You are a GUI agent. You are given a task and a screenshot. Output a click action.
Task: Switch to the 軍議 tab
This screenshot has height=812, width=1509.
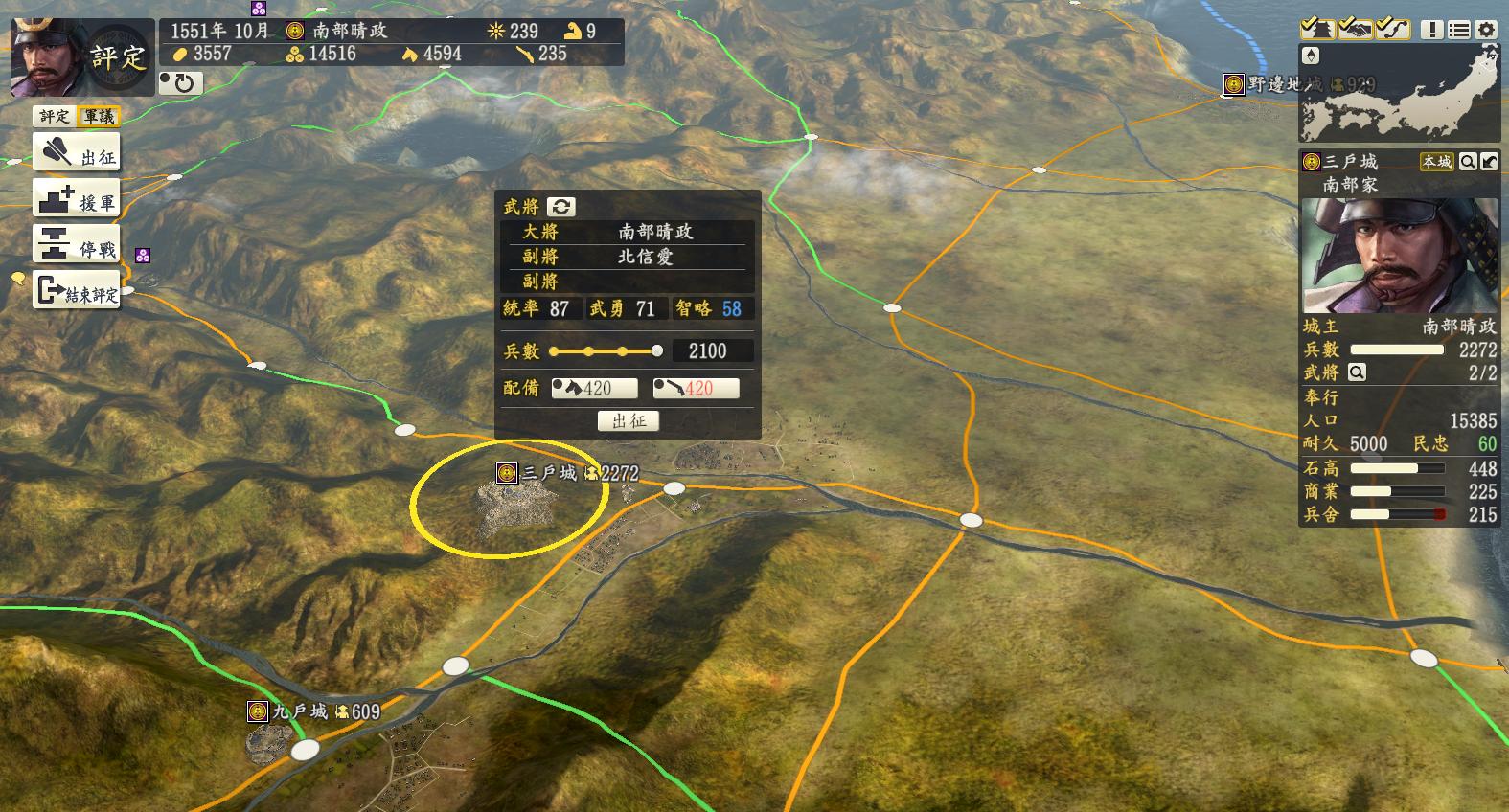click(99, 117)
